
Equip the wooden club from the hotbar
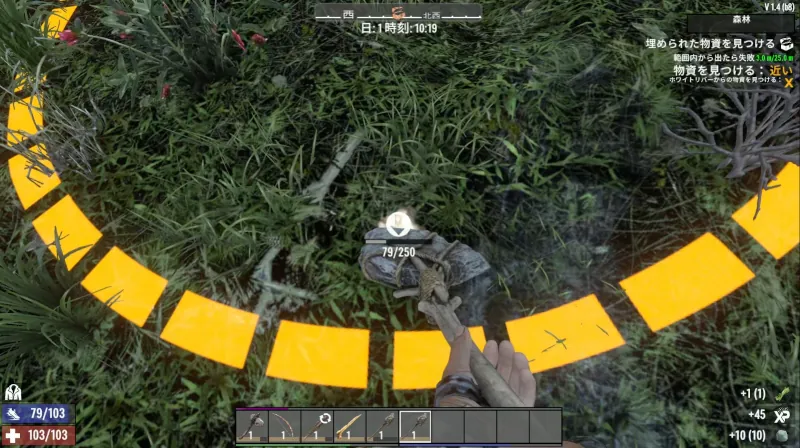pos(350,427)
